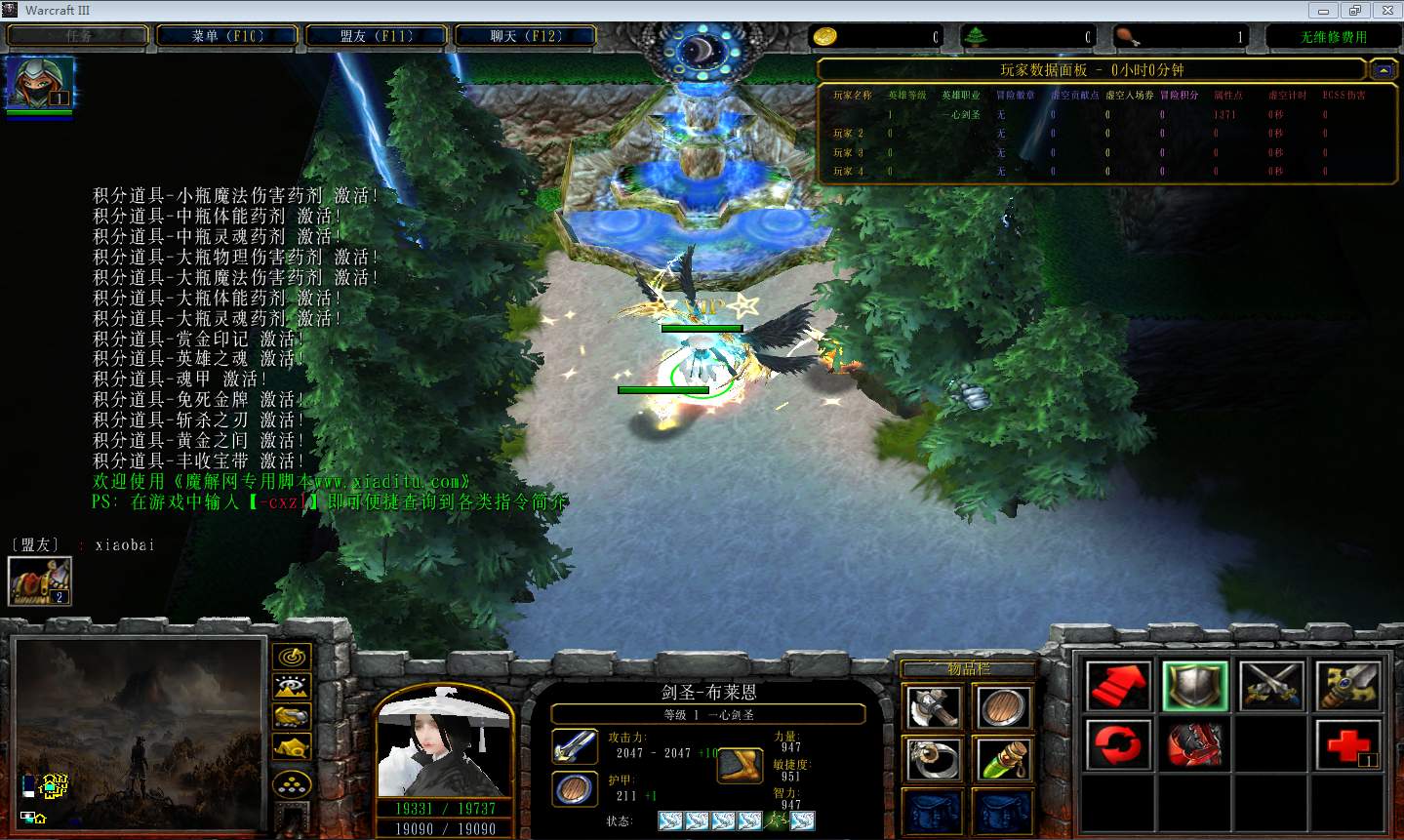Select the wooden shield inventory item
This screenshot has width=1404, height=840.
coord(1002,707)
